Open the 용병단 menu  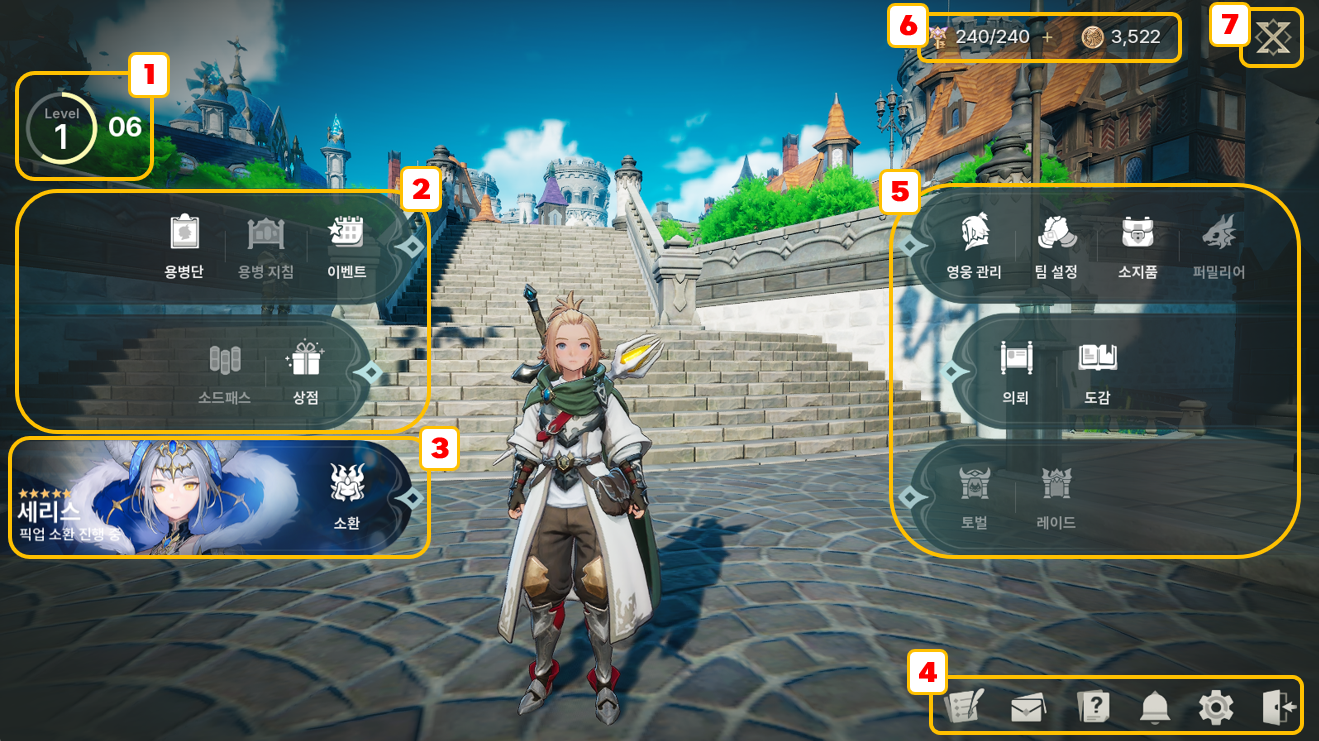click(184, 245)
